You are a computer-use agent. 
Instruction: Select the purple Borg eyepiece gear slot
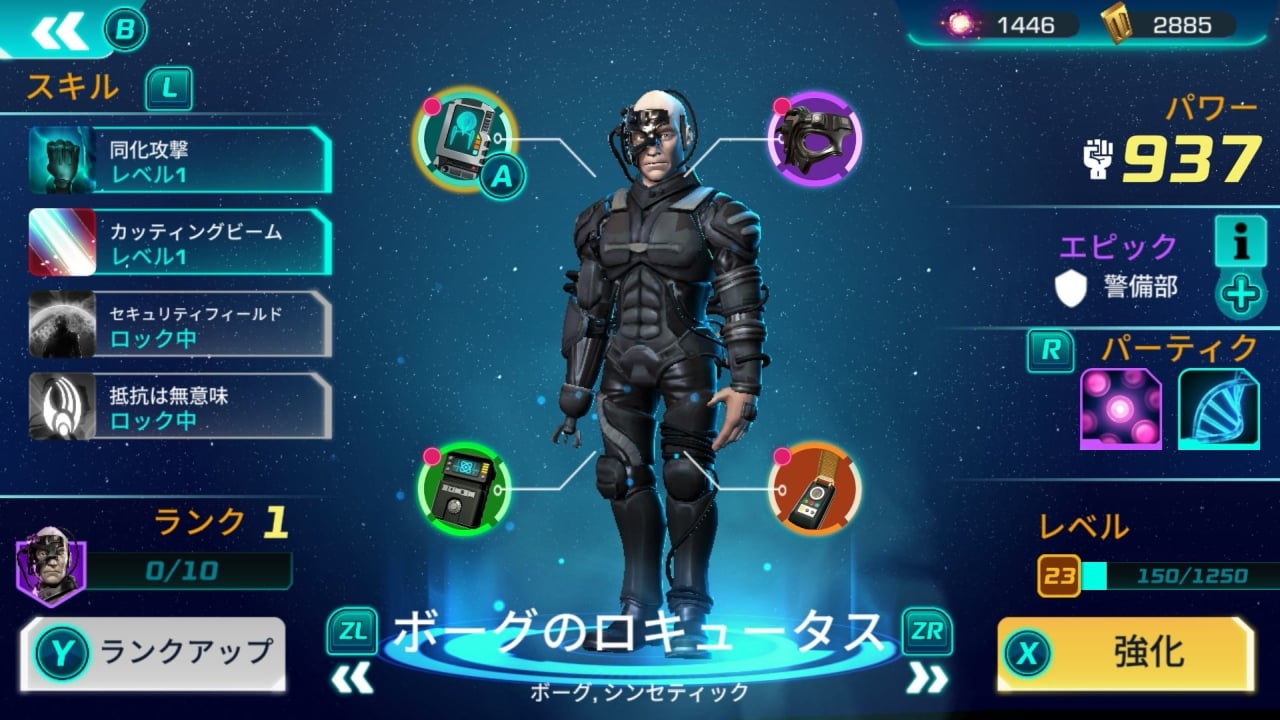tap(814, 139)
